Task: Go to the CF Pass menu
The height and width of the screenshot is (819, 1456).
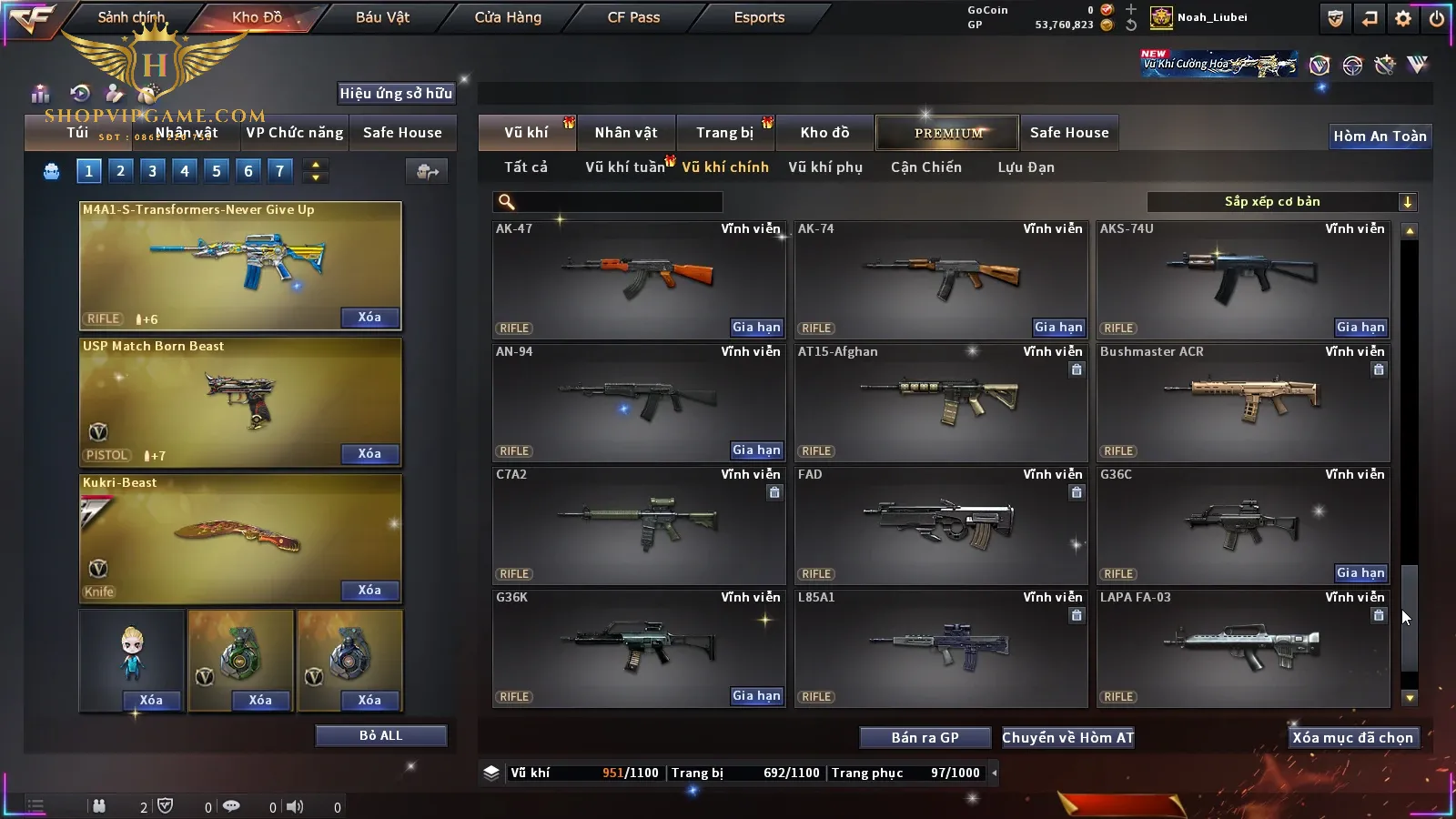Action: (x=633, y=17)
